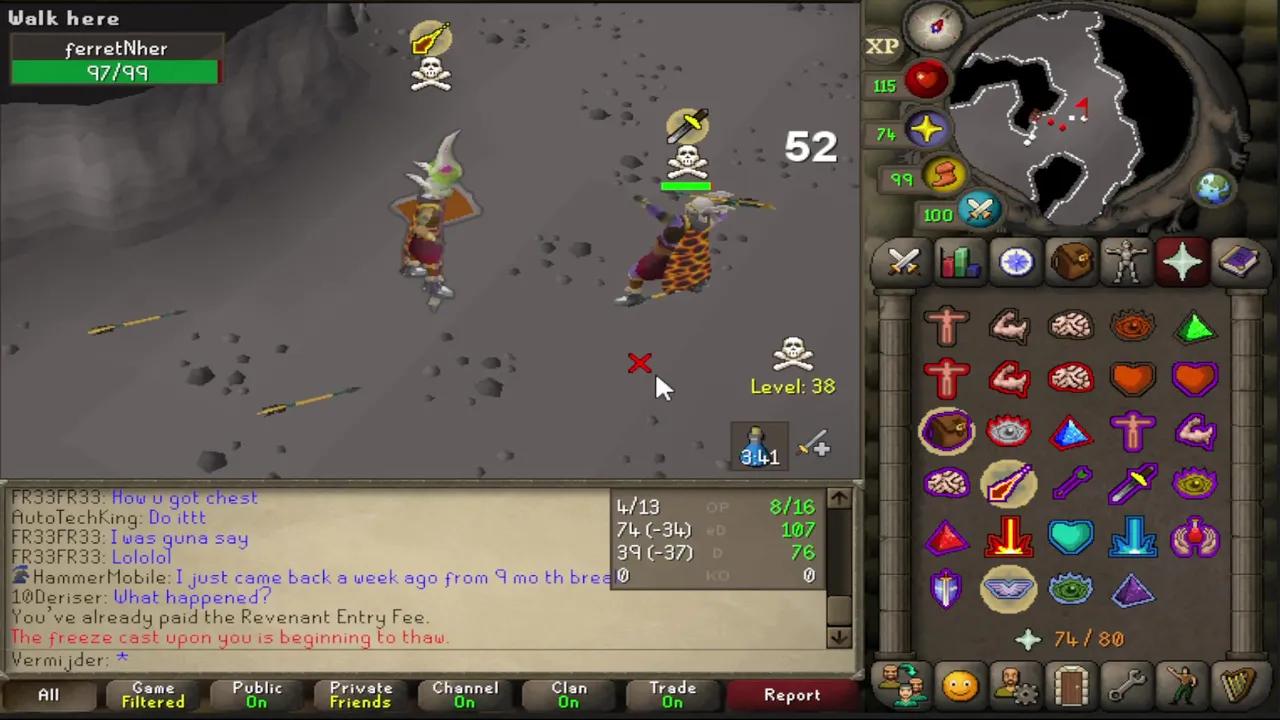
Task: Toggle Public chat off
Action: (257, 694)
